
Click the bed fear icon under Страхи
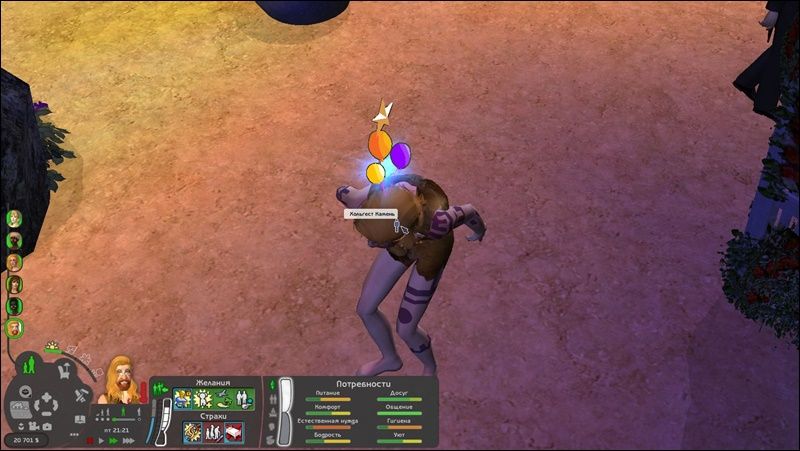click(232, 432)
